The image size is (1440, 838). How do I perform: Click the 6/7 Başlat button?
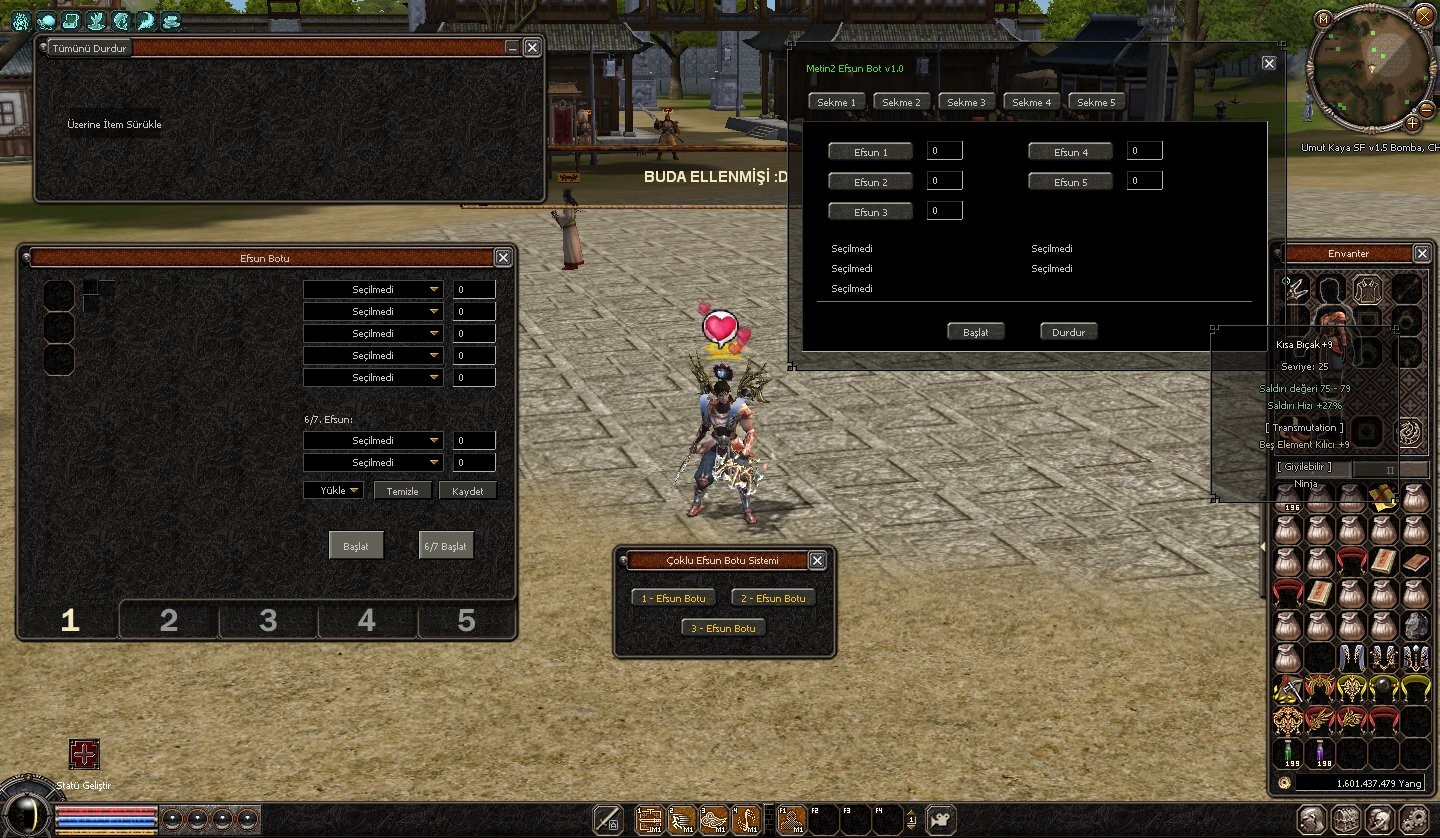[x=445, y=546]
